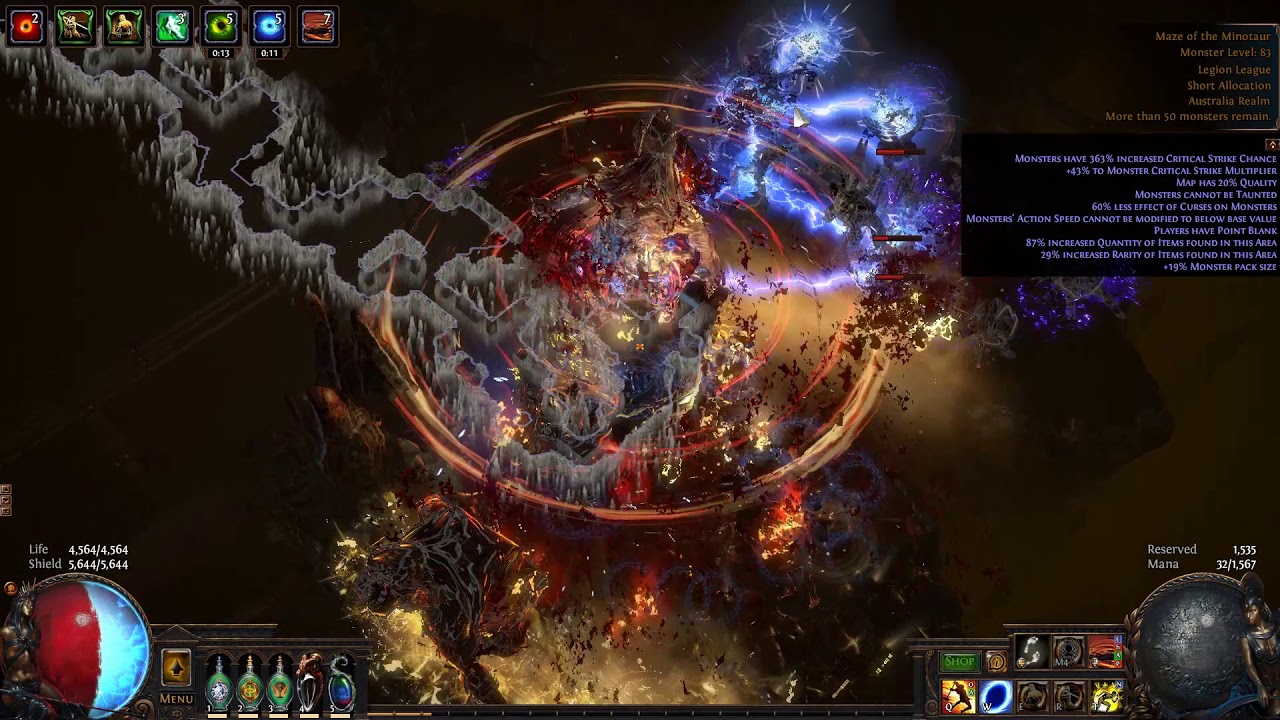Activate the blue portal skill on W
The height and width of the screenshot is (720, 1280).
pyautogui.click(x=996, y=696)
